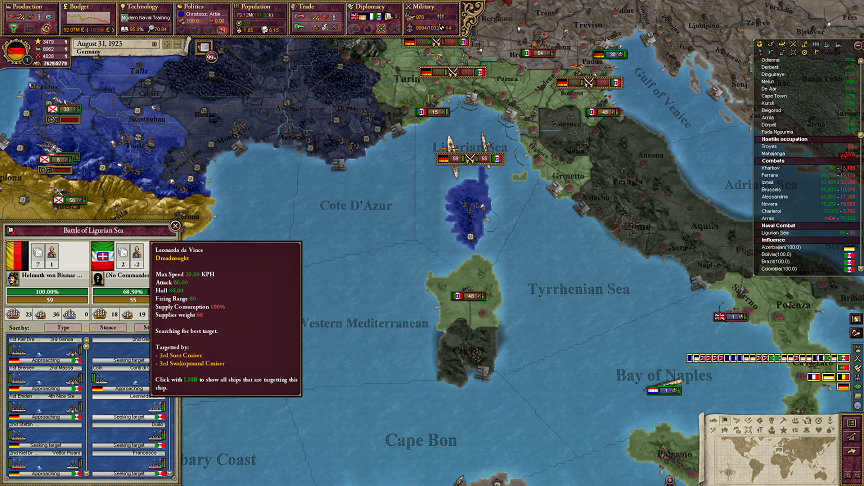Sort battle ships by Type
864x486 pixels.
[62, 326]
